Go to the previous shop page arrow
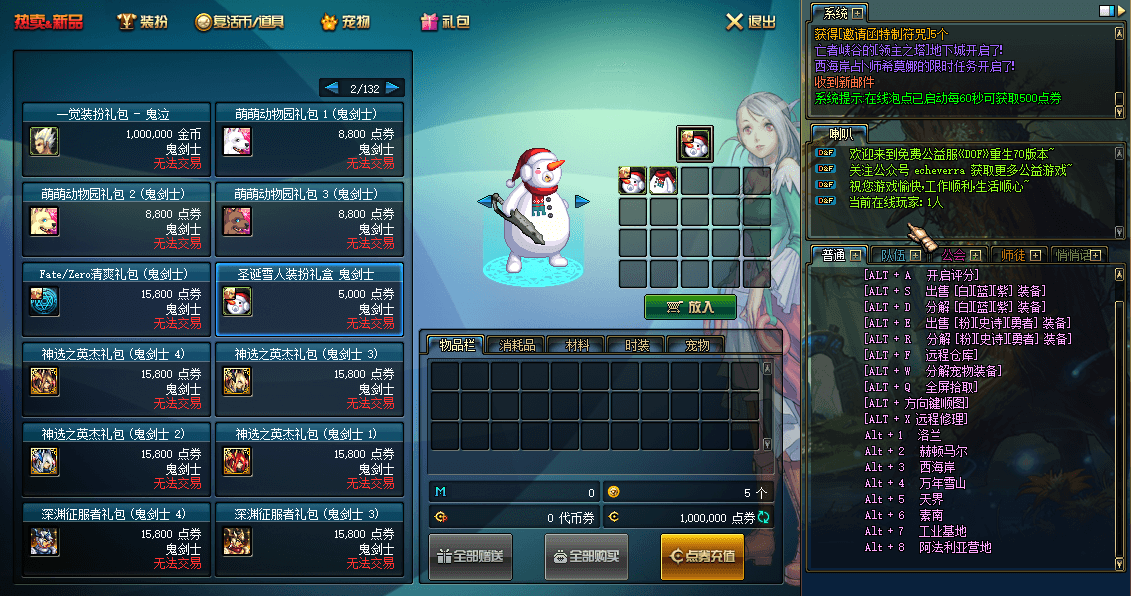This screenshot has height=596, width=1131. [330, 88]
